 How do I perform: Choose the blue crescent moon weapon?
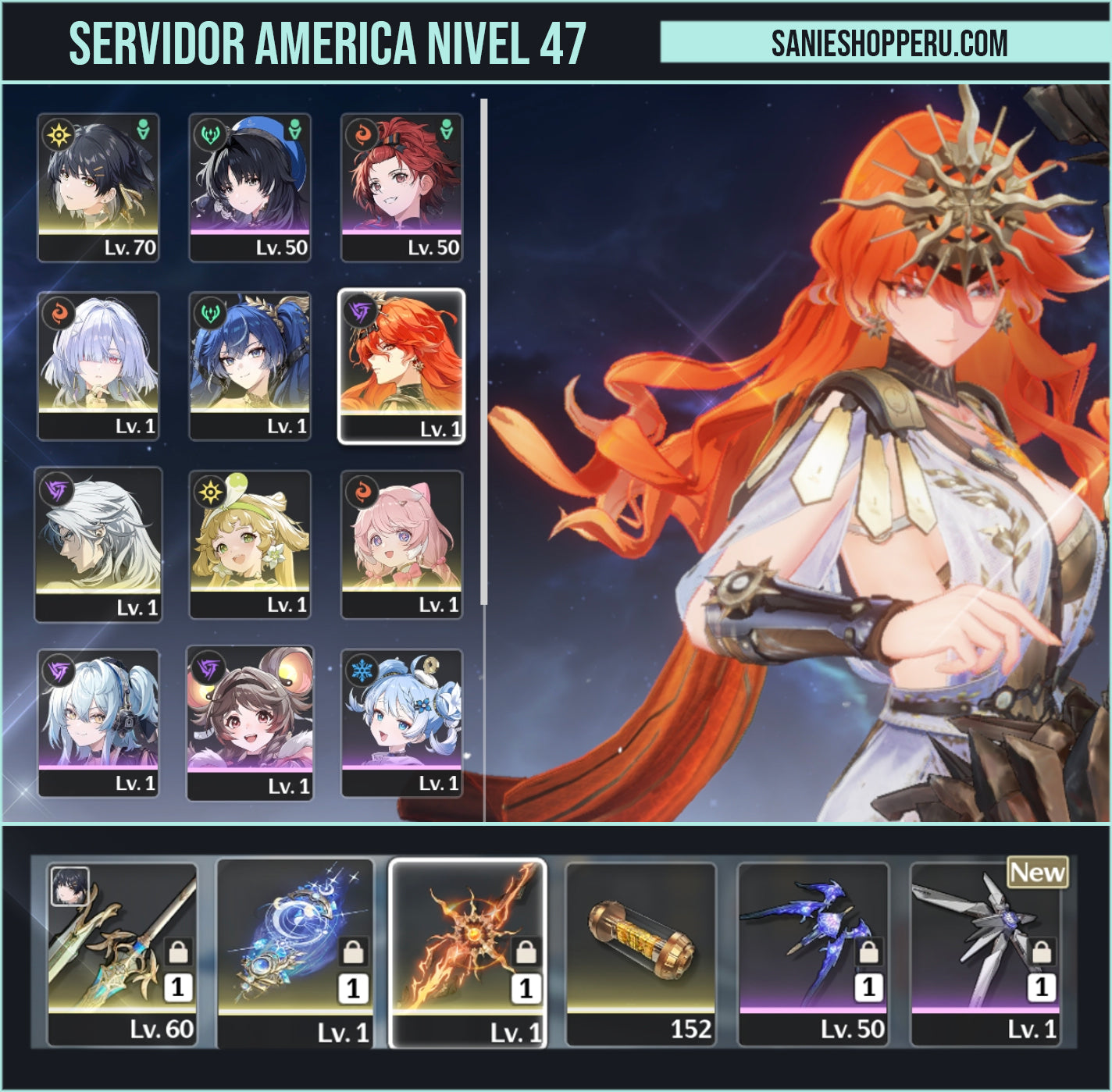295,953
